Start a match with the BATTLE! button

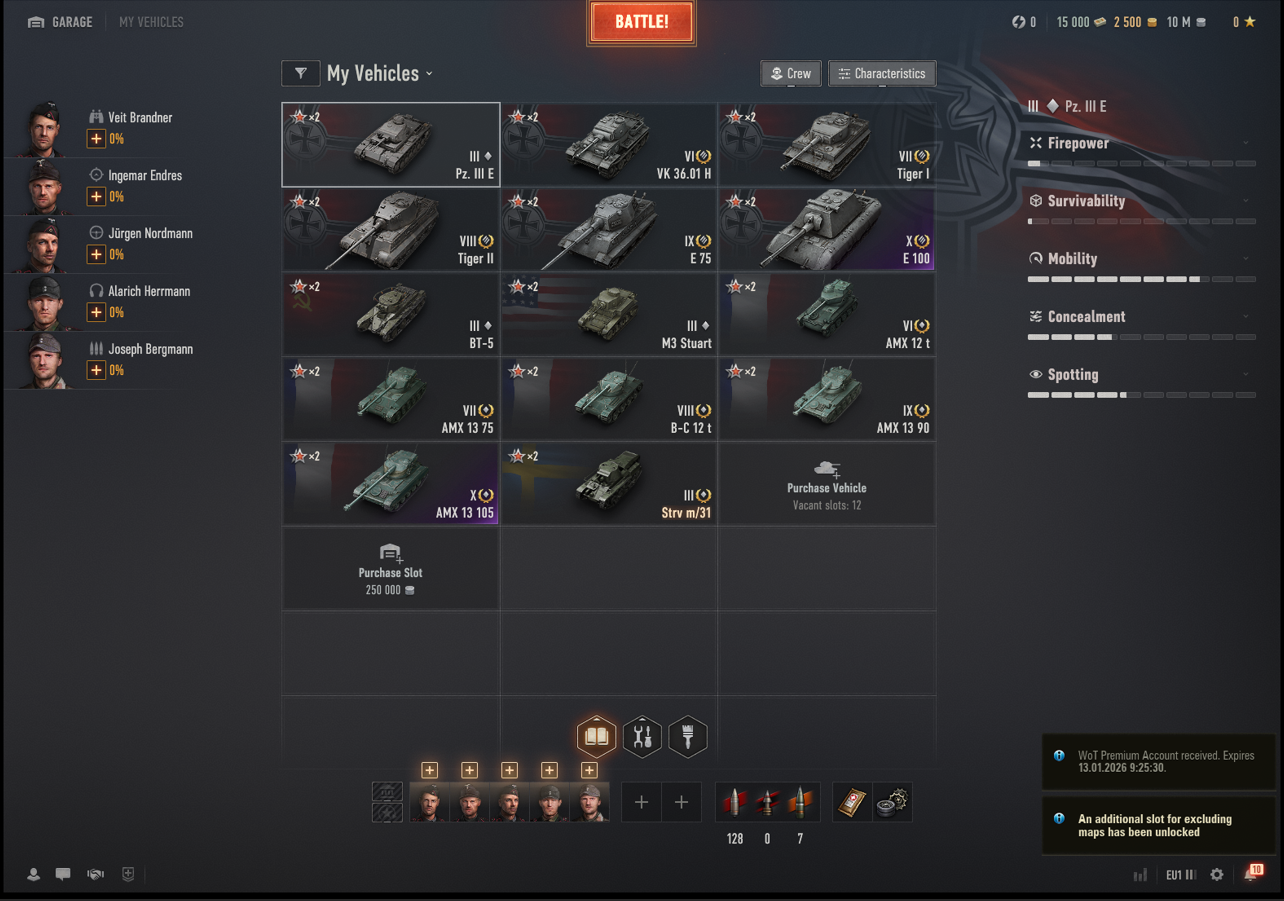click(x=641, y=23)
